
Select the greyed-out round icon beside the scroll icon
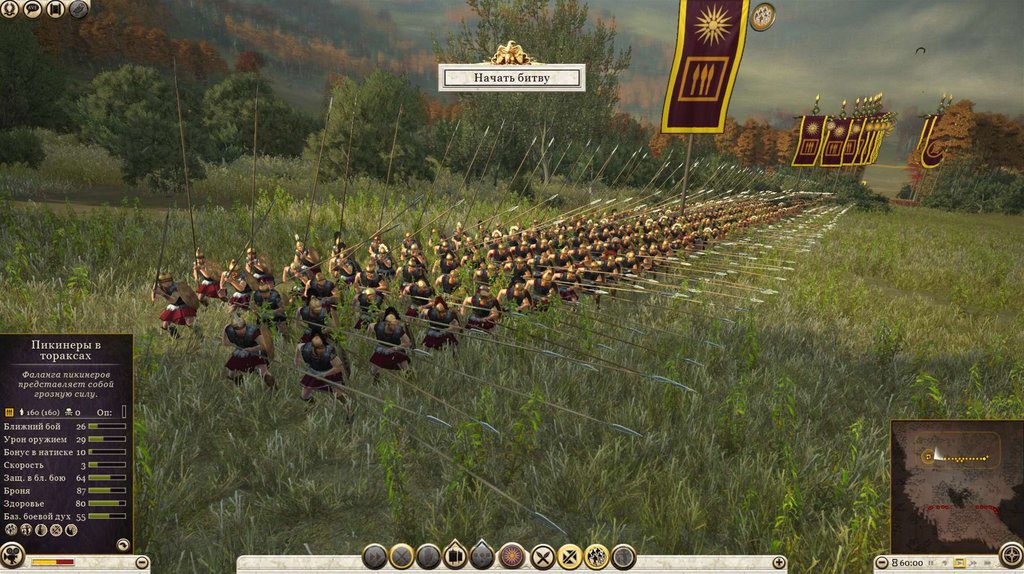click(78, 9)
